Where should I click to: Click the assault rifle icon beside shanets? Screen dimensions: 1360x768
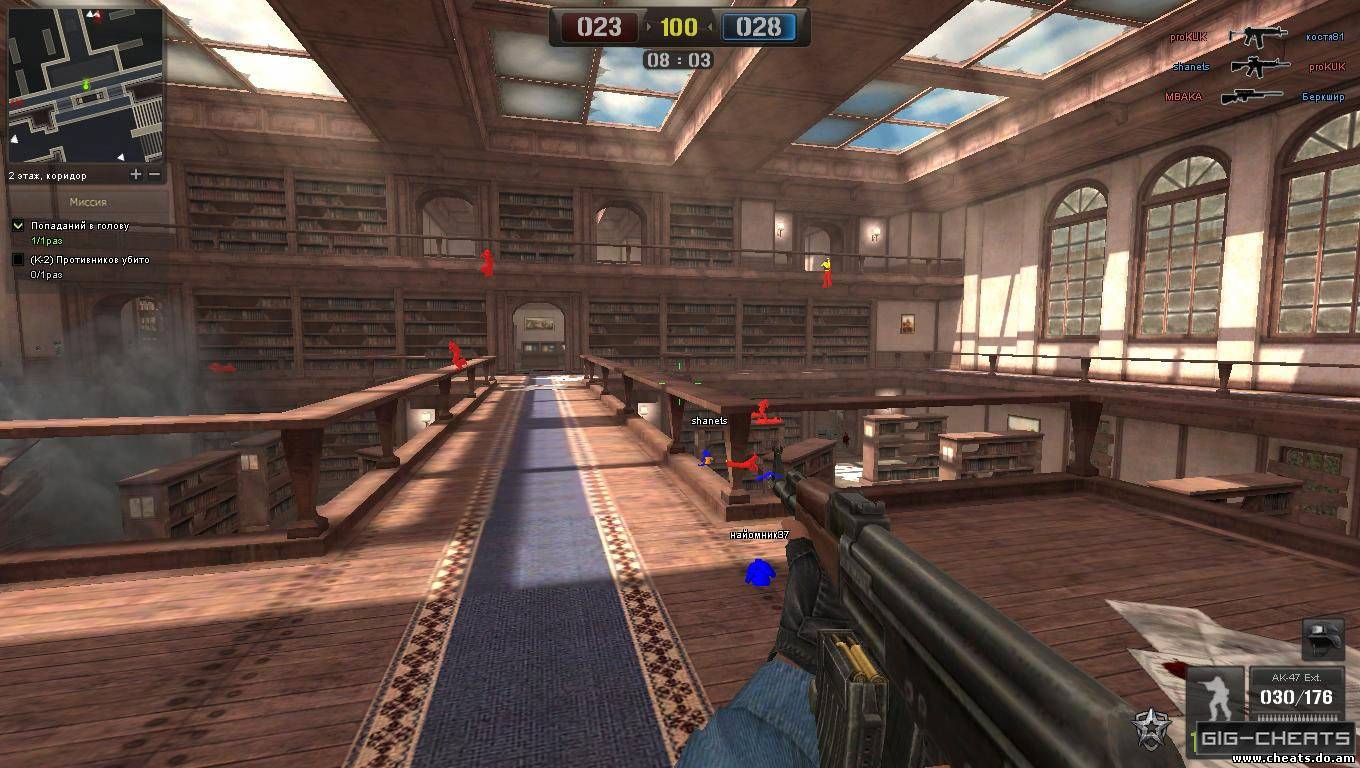coord(1260,67)
